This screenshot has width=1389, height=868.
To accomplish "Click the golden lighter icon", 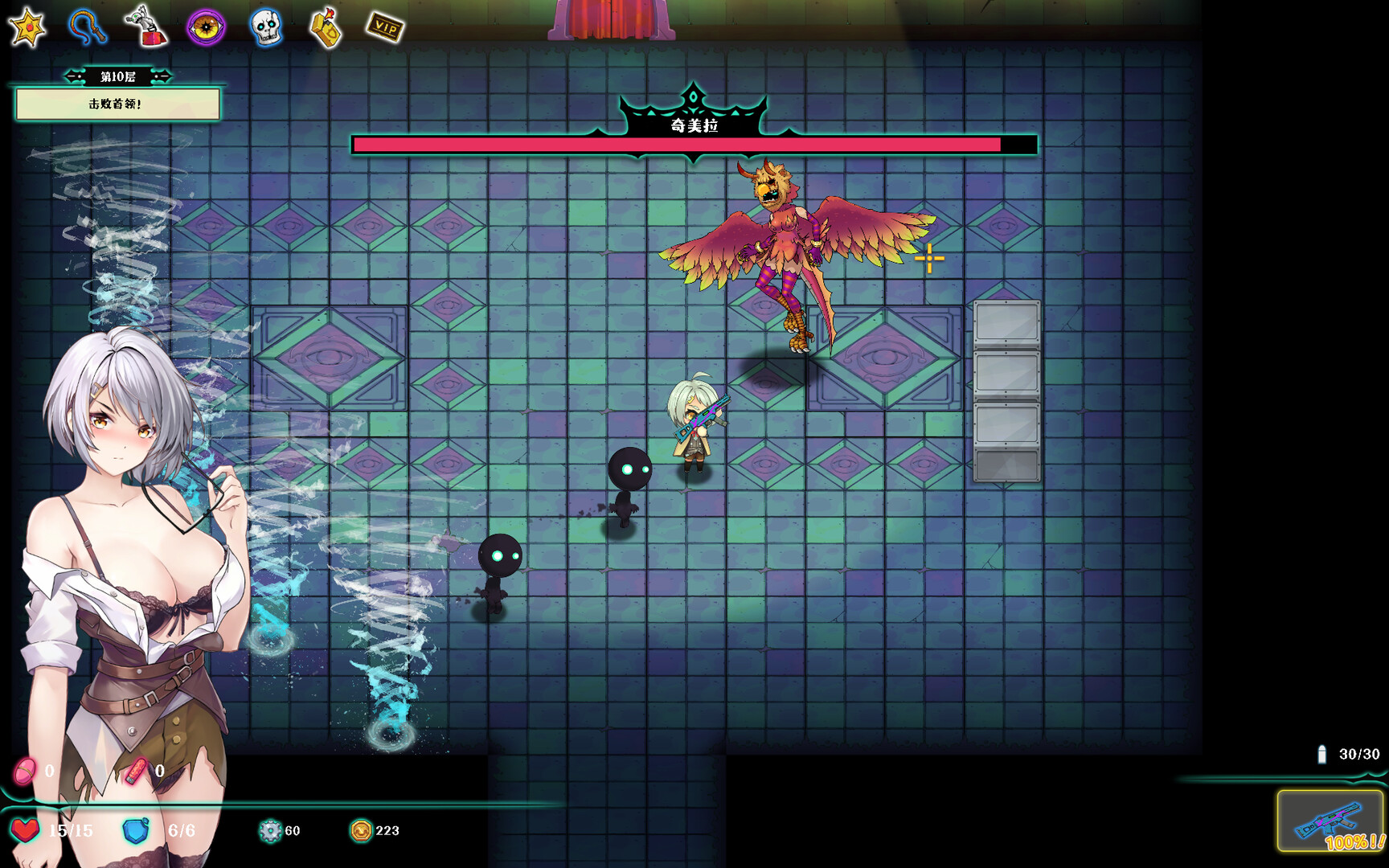I will (x=325, y=27).
